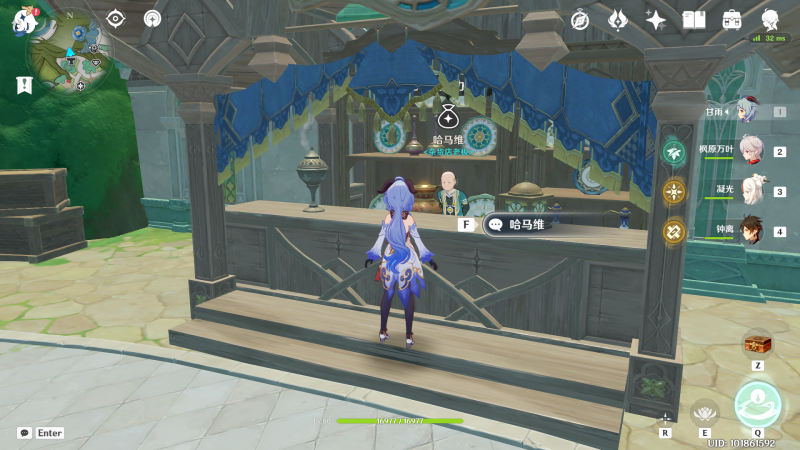The image size is (800, 450).
Task: Open the quest log bookmark icon
Action: [24, 86]
